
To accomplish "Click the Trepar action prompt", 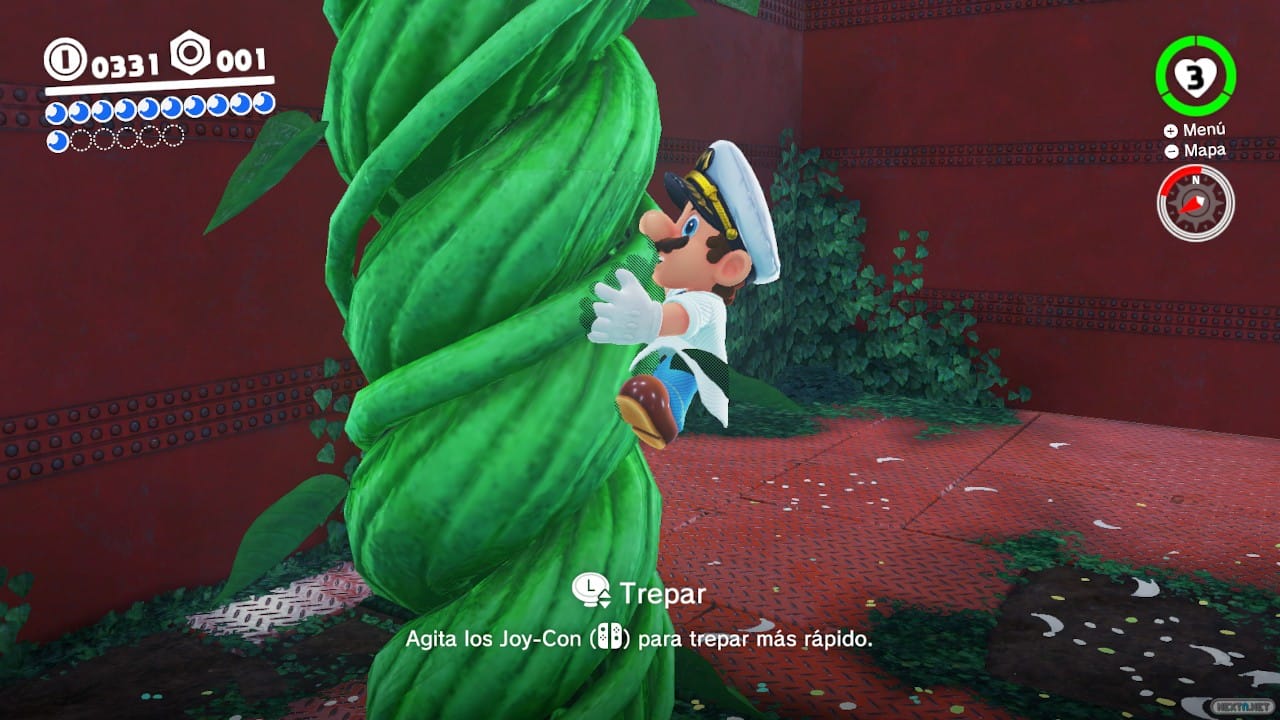I will [662, 591].
